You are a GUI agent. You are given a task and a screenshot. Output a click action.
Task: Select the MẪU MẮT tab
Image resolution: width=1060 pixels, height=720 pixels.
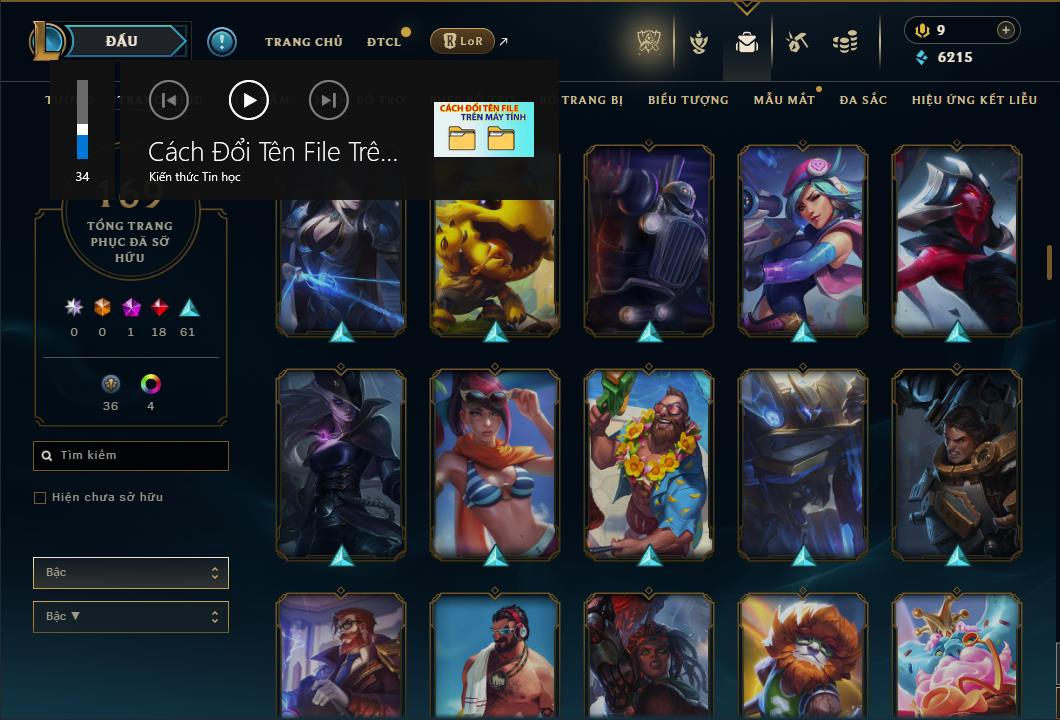tap(784, 100)
